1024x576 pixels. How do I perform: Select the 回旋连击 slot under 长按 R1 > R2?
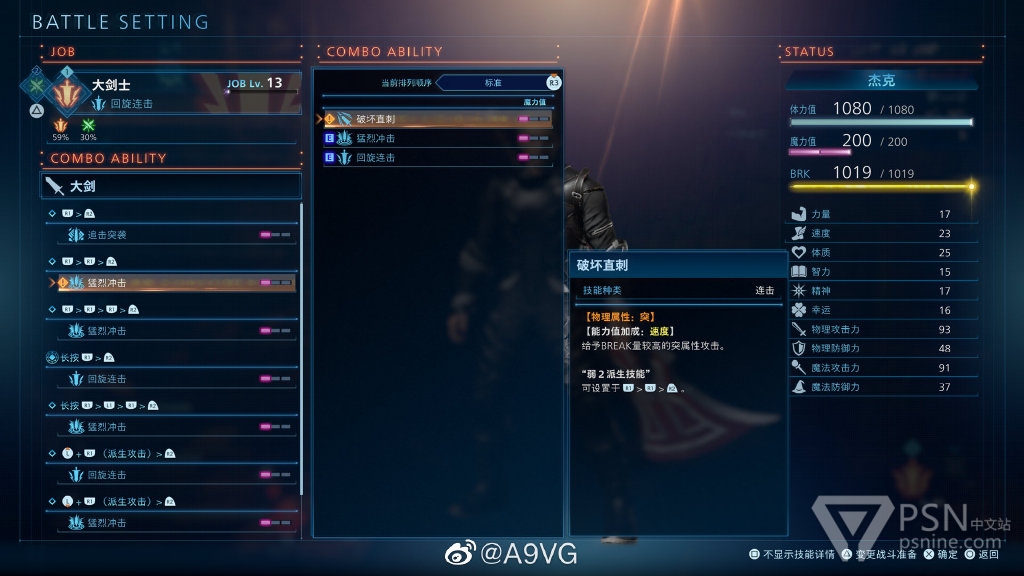[x=171, y=379]
